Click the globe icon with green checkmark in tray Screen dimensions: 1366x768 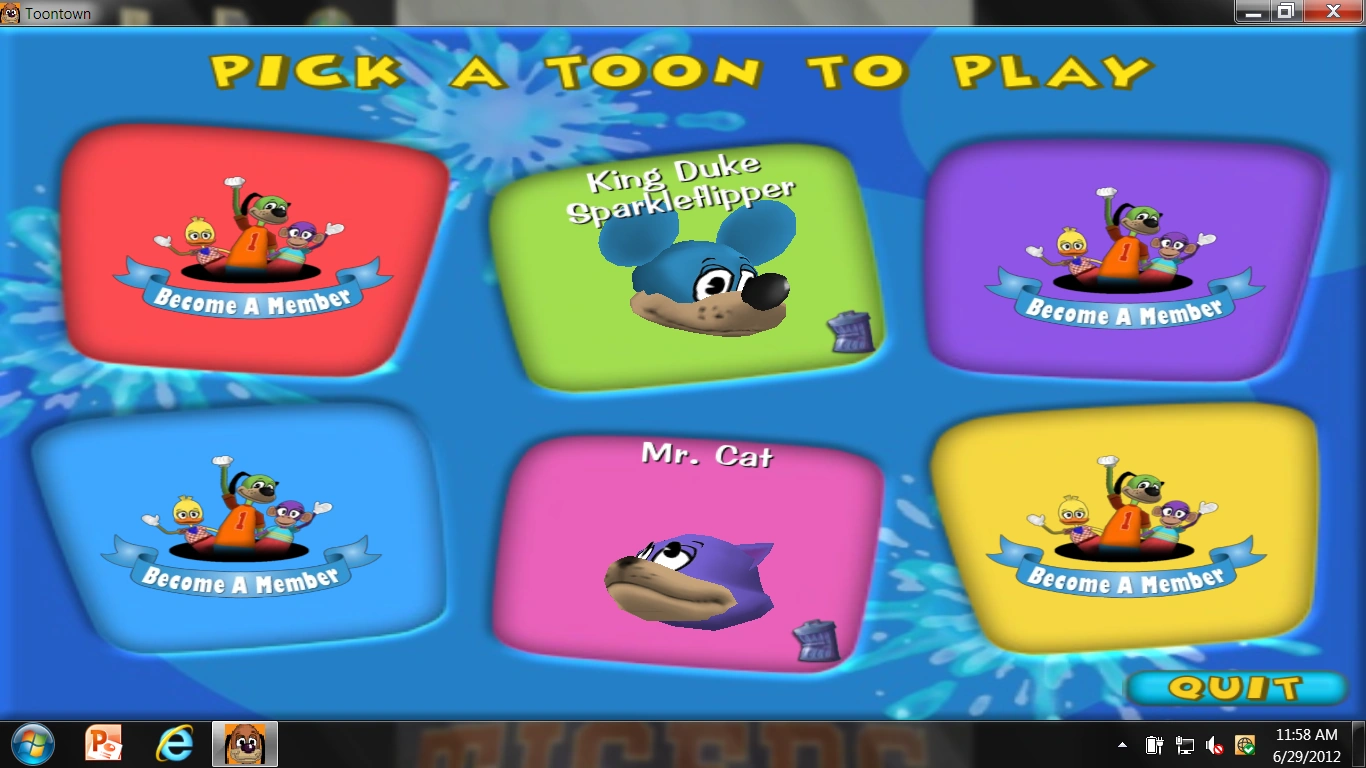1244,745
